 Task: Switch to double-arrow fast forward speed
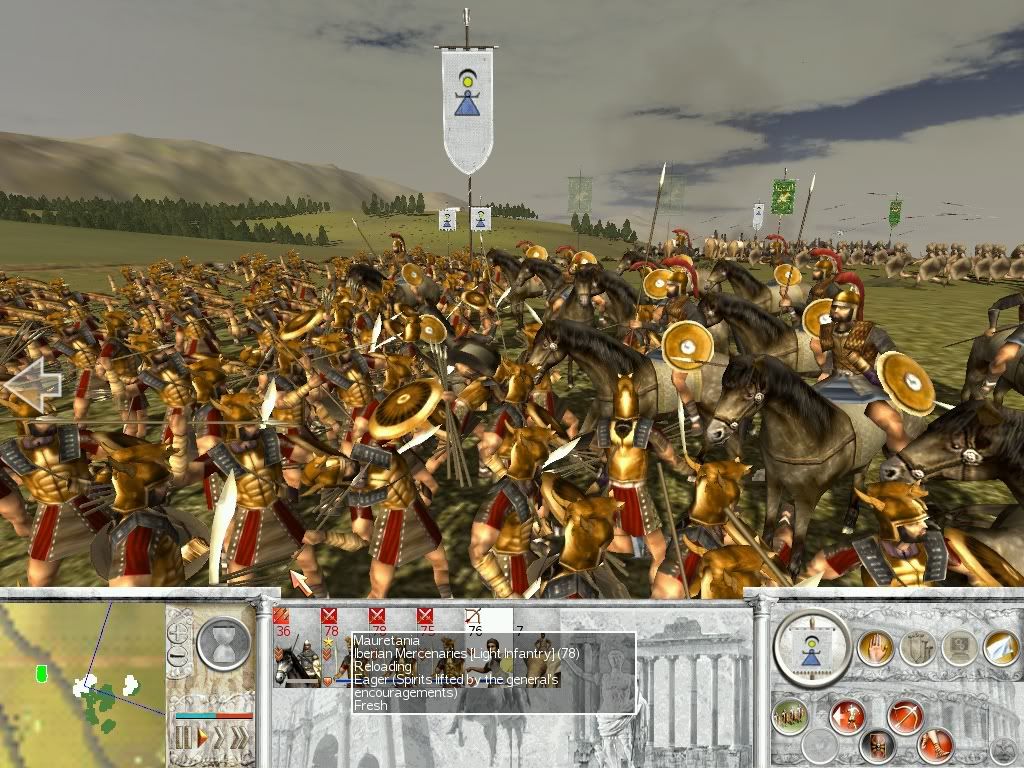221,738
